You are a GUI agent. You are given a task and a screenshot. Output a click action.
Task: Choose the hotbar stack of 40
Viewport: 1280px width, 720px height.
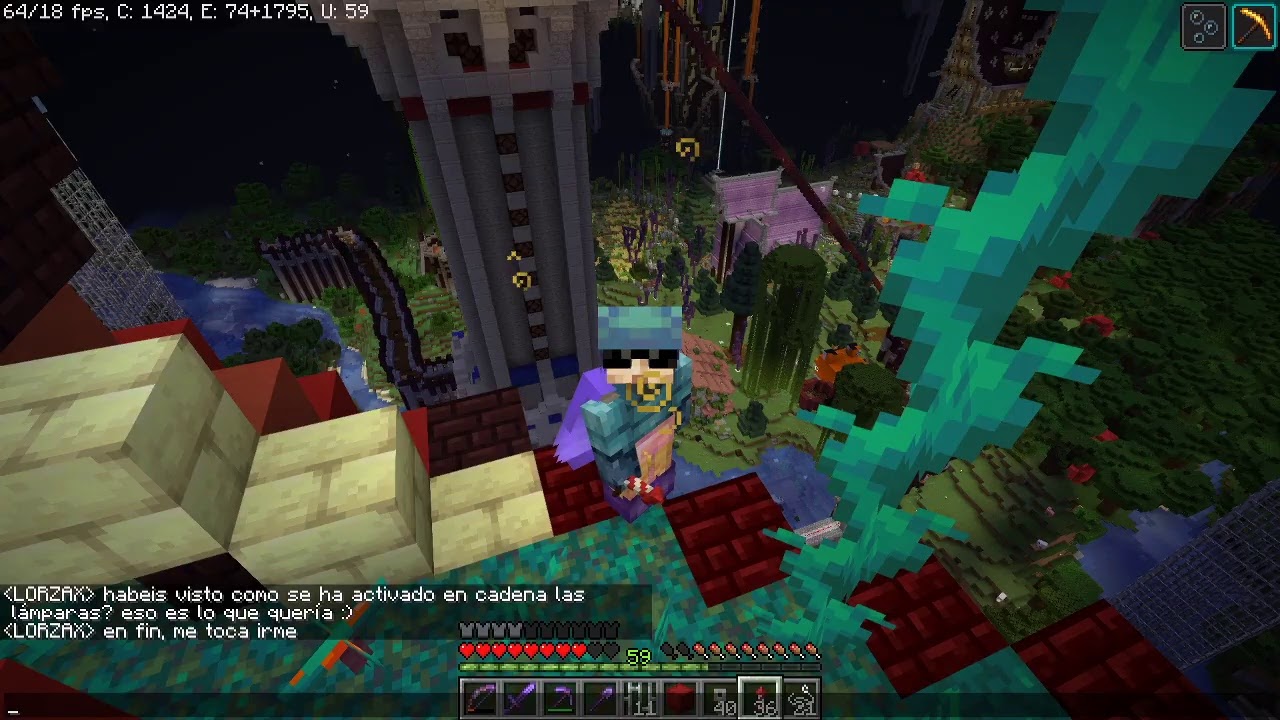pyautogui.click(x=720, y=698)
